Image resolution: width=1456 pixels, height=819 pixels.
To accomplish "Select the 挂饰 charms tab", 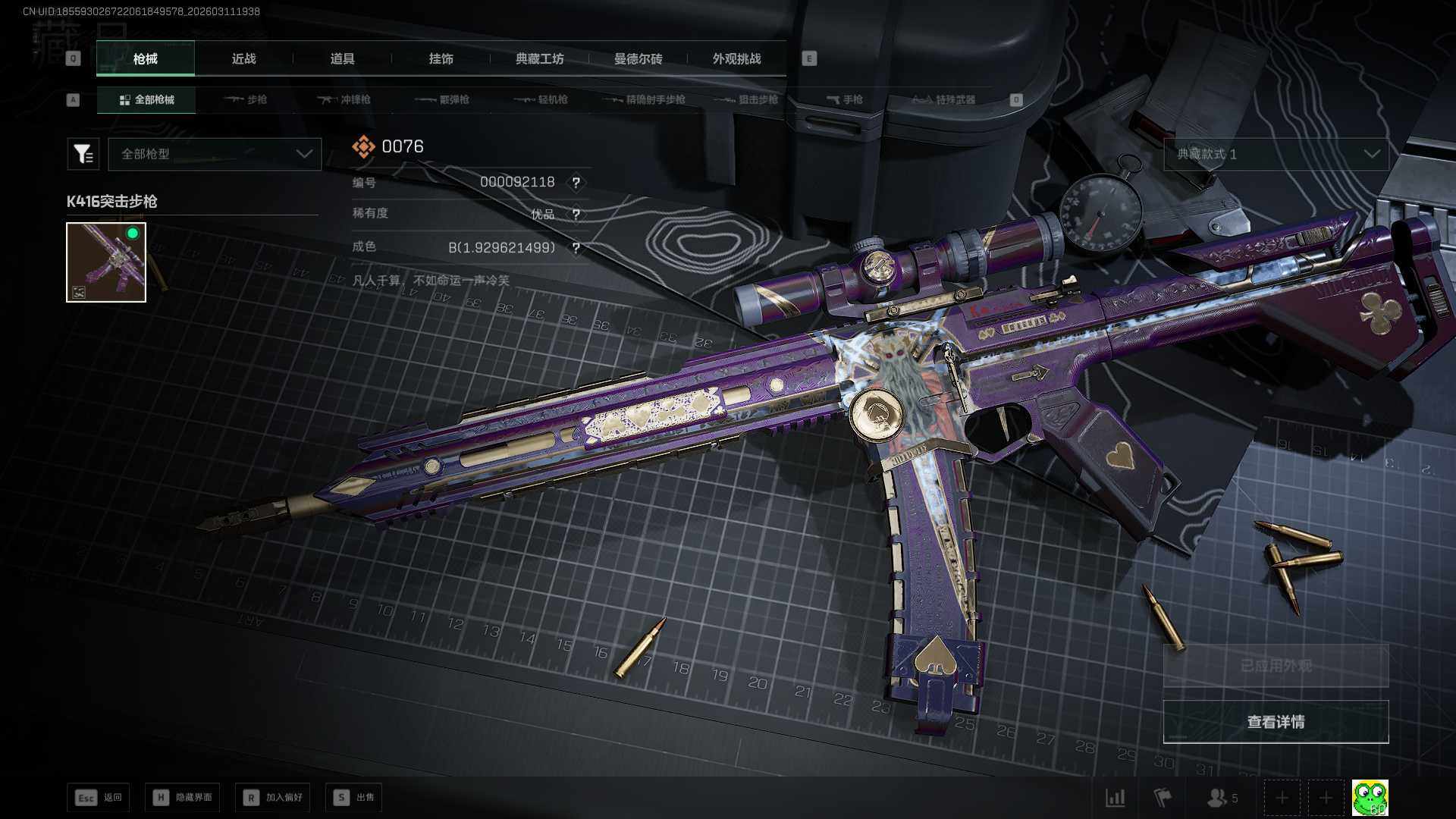I will 441,59.
